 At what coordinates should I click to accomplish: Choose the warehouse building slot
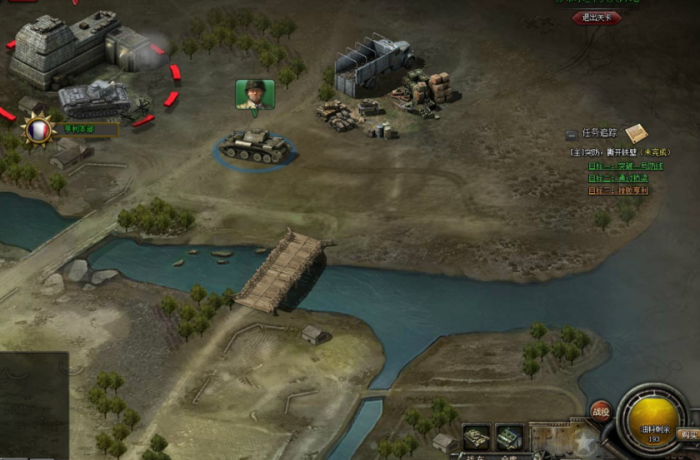coord(510,436)
